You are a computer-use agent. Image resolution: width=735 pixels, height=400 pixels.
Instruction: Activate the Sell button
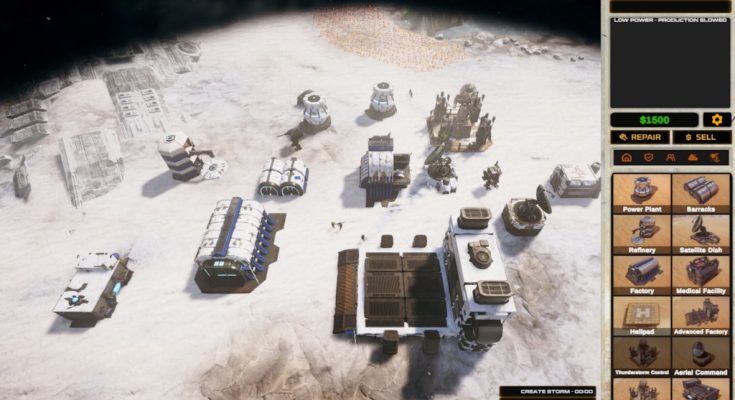[x=700, y=137]
